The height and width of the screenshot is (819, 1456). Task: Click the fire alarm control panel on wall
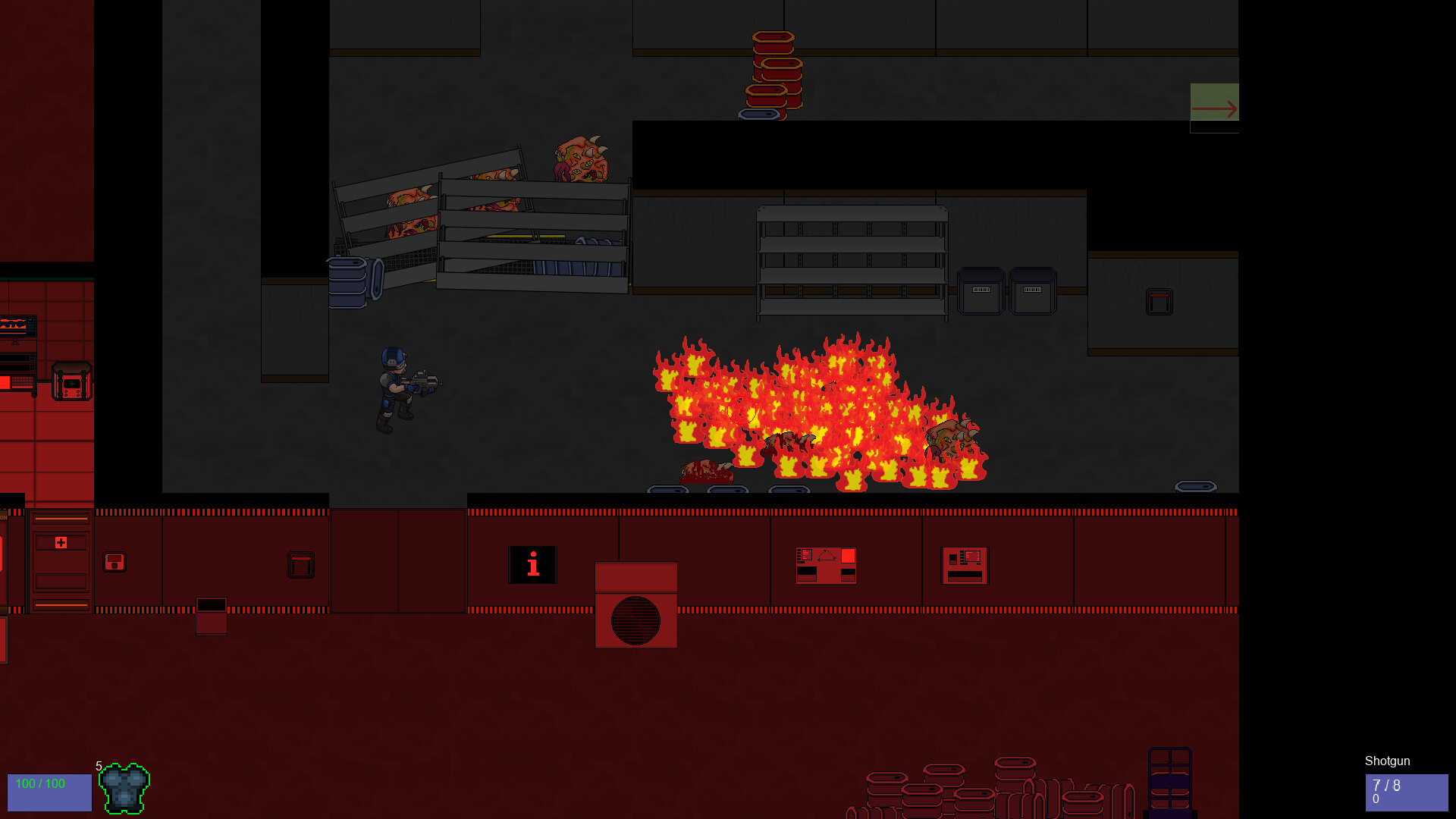click(x=965, y=565)
